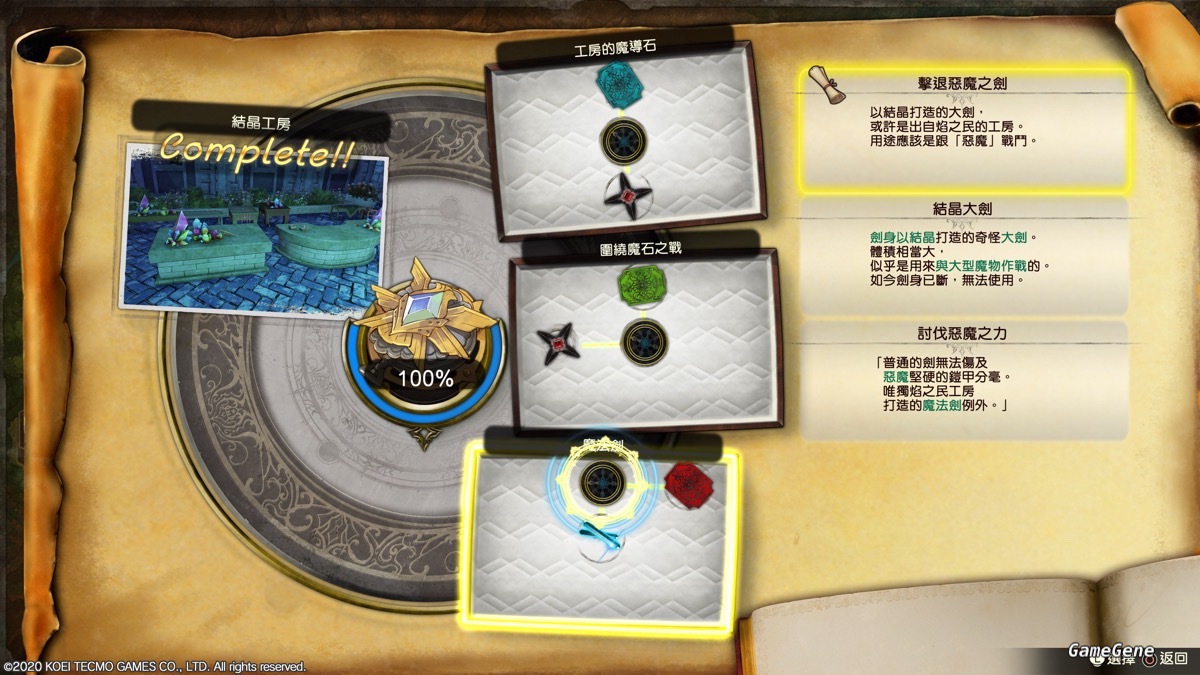Click the highlighted compass node with glowing ring
Viewport: 1200px width, 675px height.
tap(604, 482)
